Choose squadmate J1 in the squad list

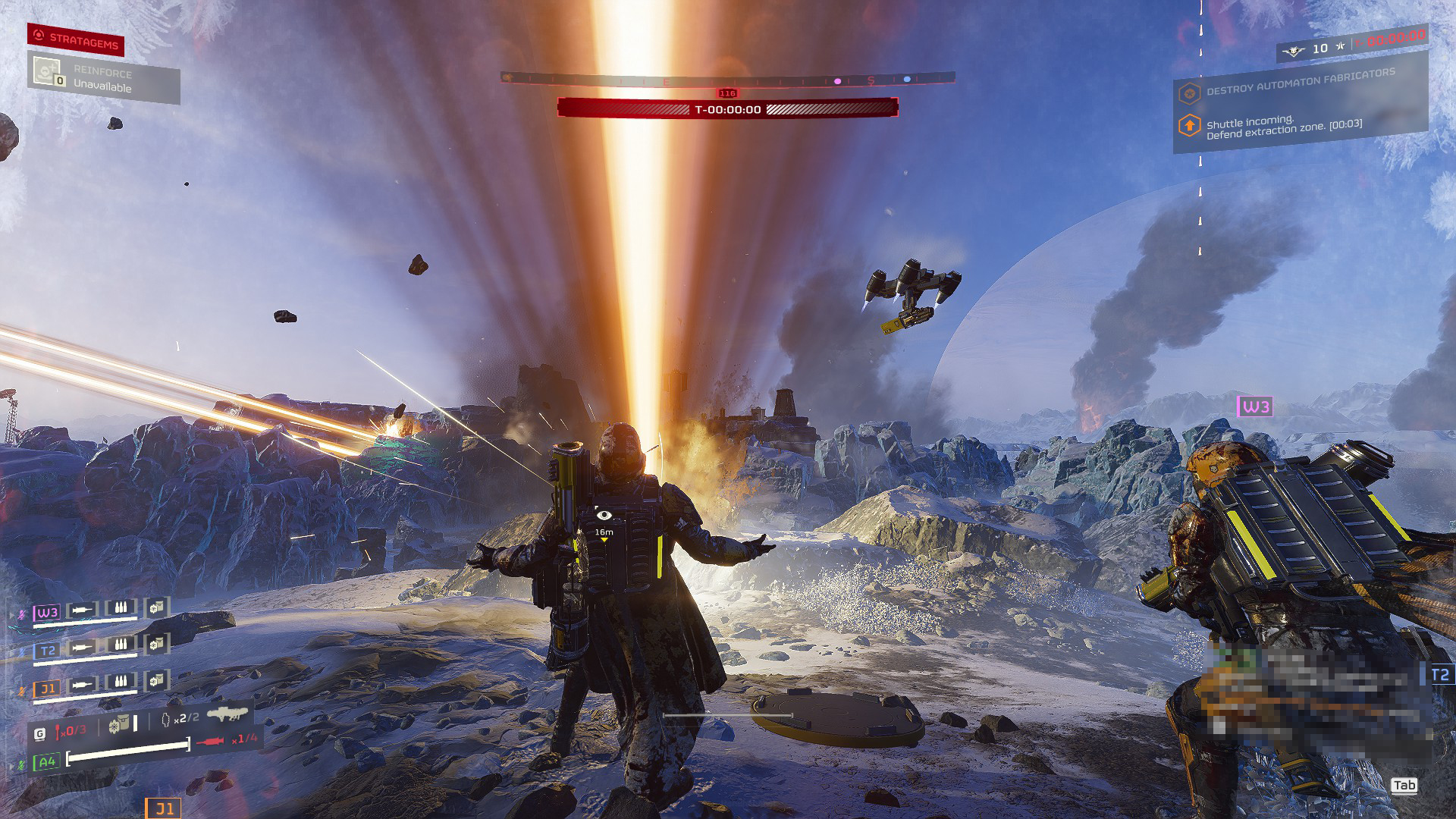[47, 689]
